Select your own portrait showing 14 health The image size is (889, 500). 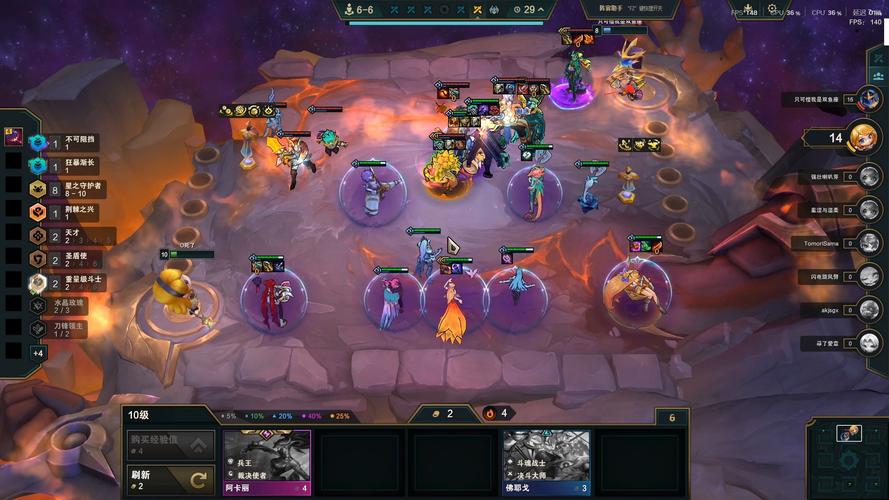[862, 138]
